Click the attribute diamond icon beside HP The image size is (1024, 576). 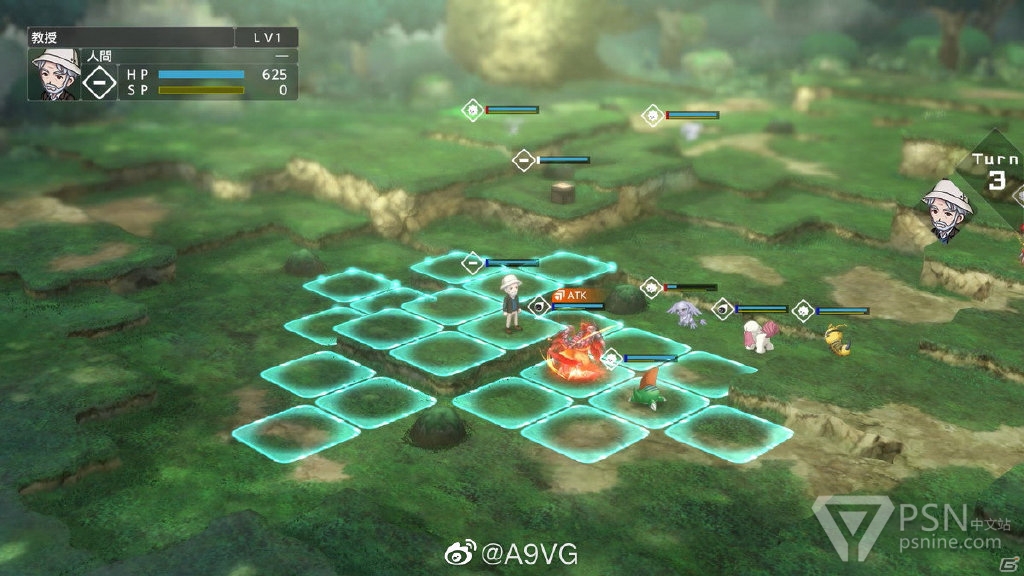pos(99,81)
